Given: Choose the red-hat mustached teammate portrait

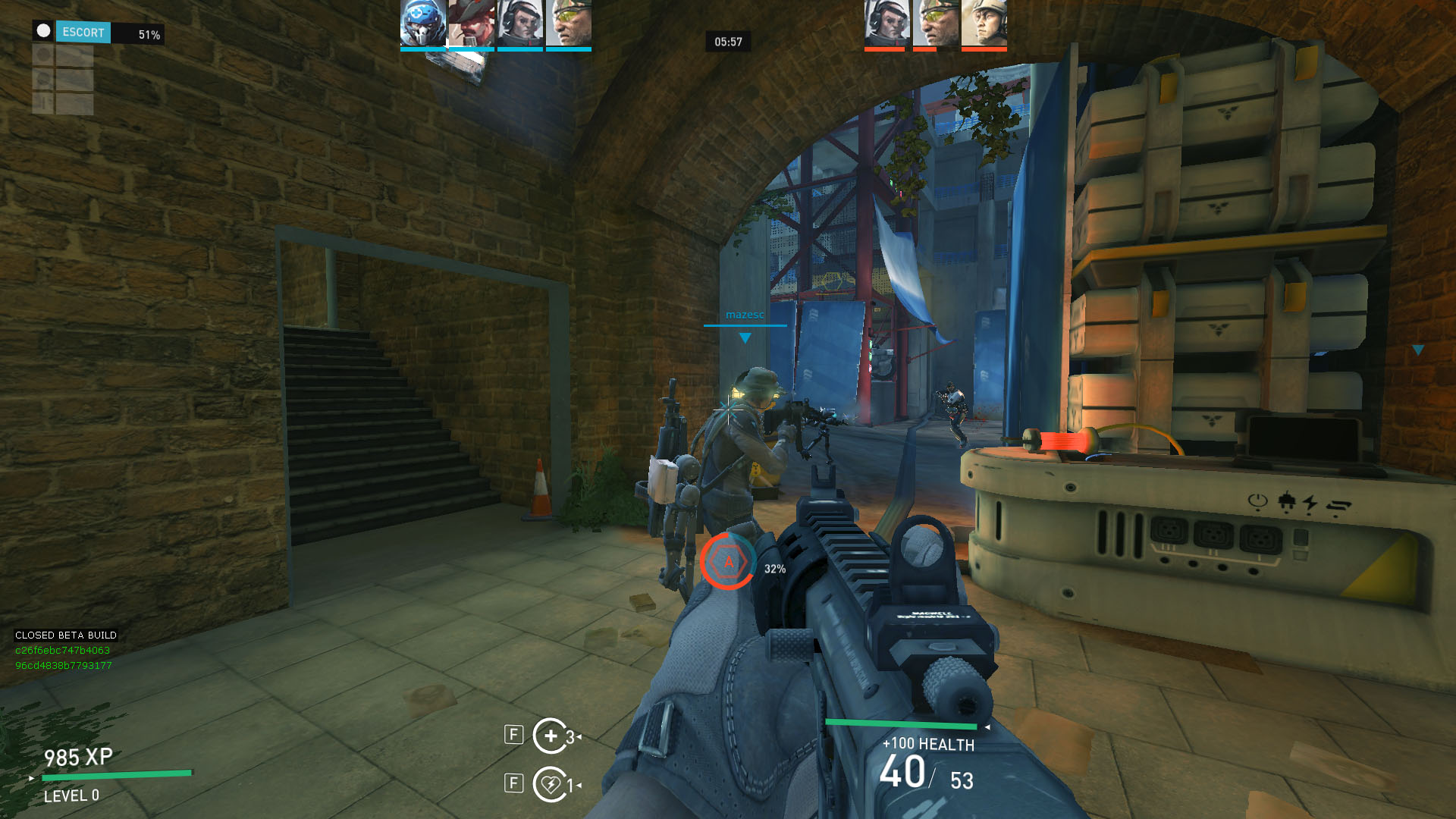Looking at the screenshot, I should click(x=471, y=24).
